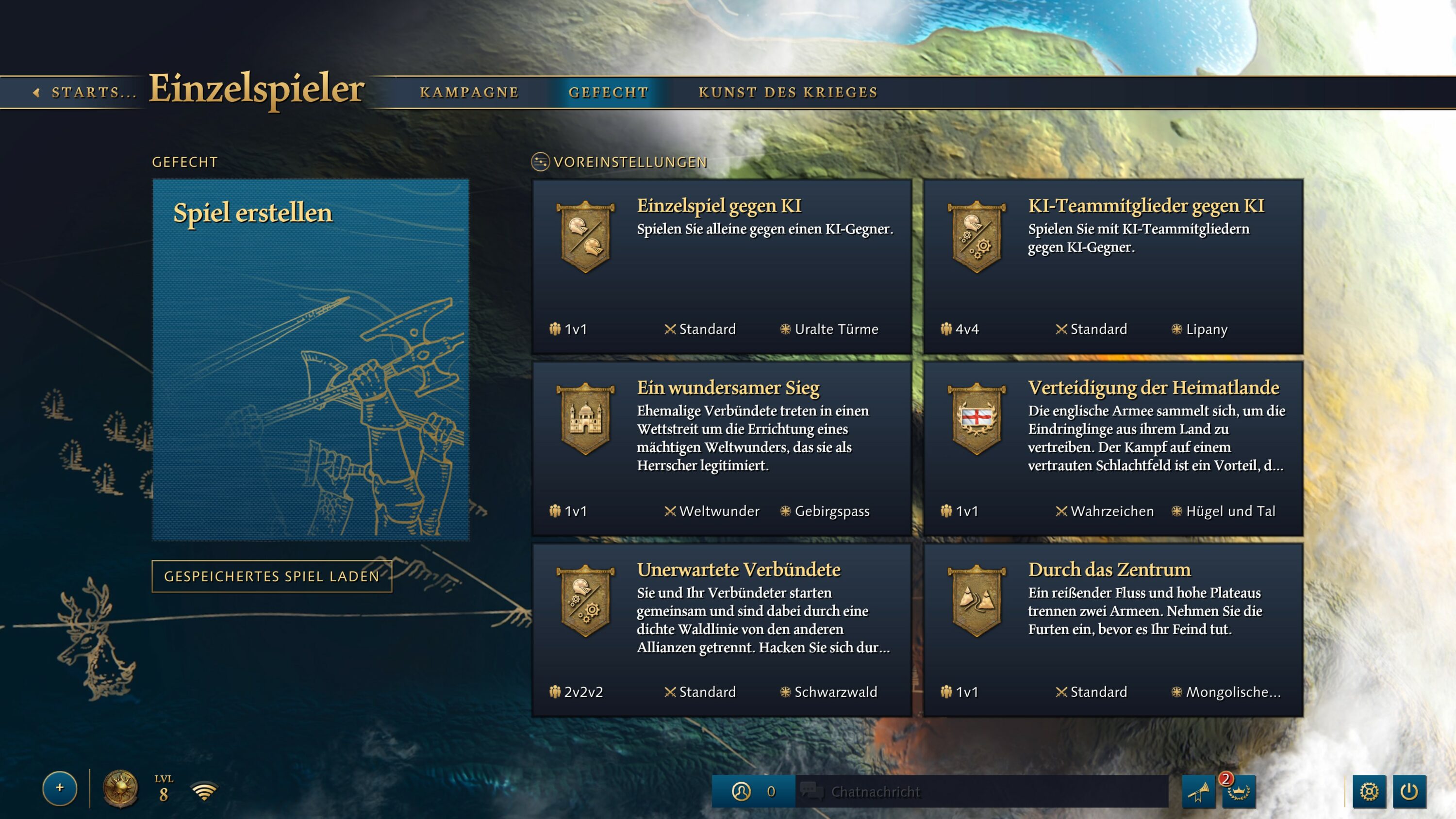Choose the Verteidigung der Heimatlande preset
The height and width of the screenshot is (819, 1456).
click(1113, 448)
